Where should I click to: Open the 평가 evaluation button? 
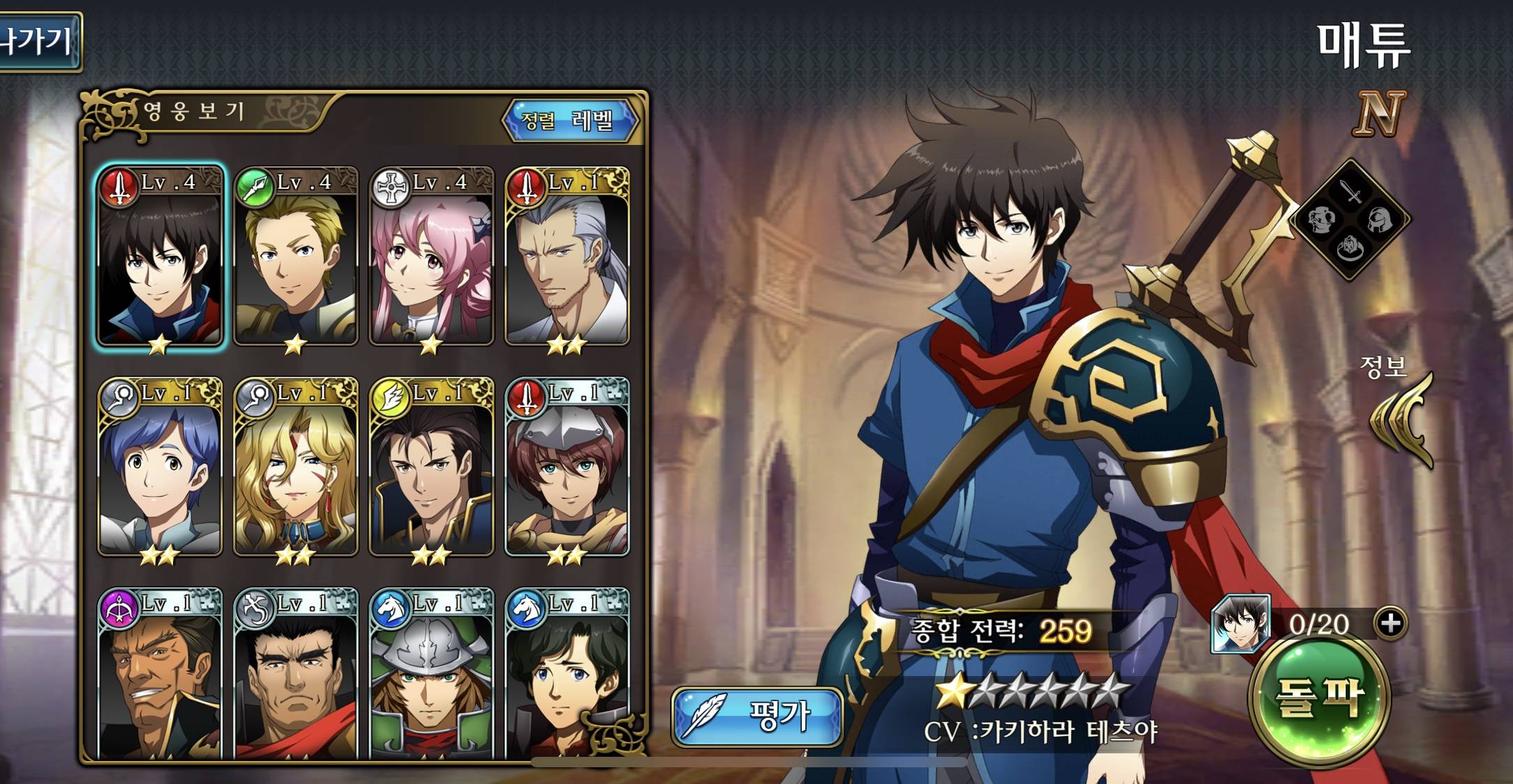pos(757,716)
